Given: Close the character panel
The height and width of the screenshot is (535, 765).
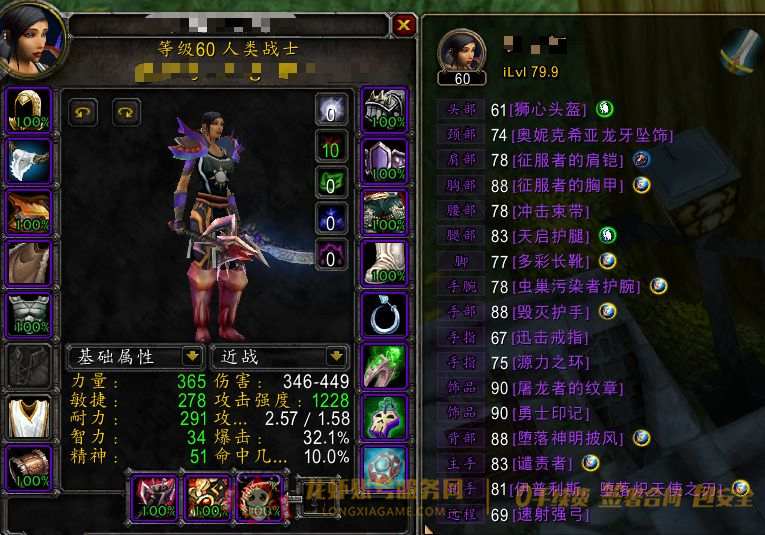Looking at the screenshot, I should click(403, 25).
